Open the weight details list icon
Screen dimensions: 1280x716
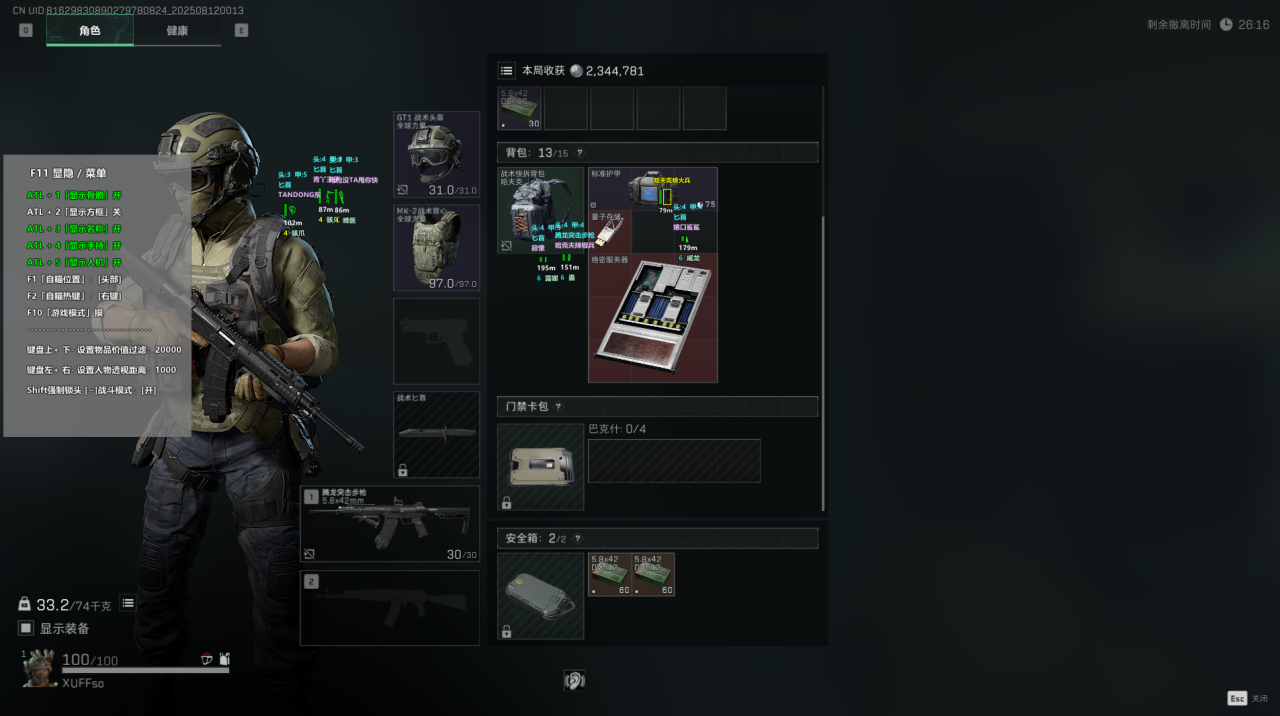[128, 603]
